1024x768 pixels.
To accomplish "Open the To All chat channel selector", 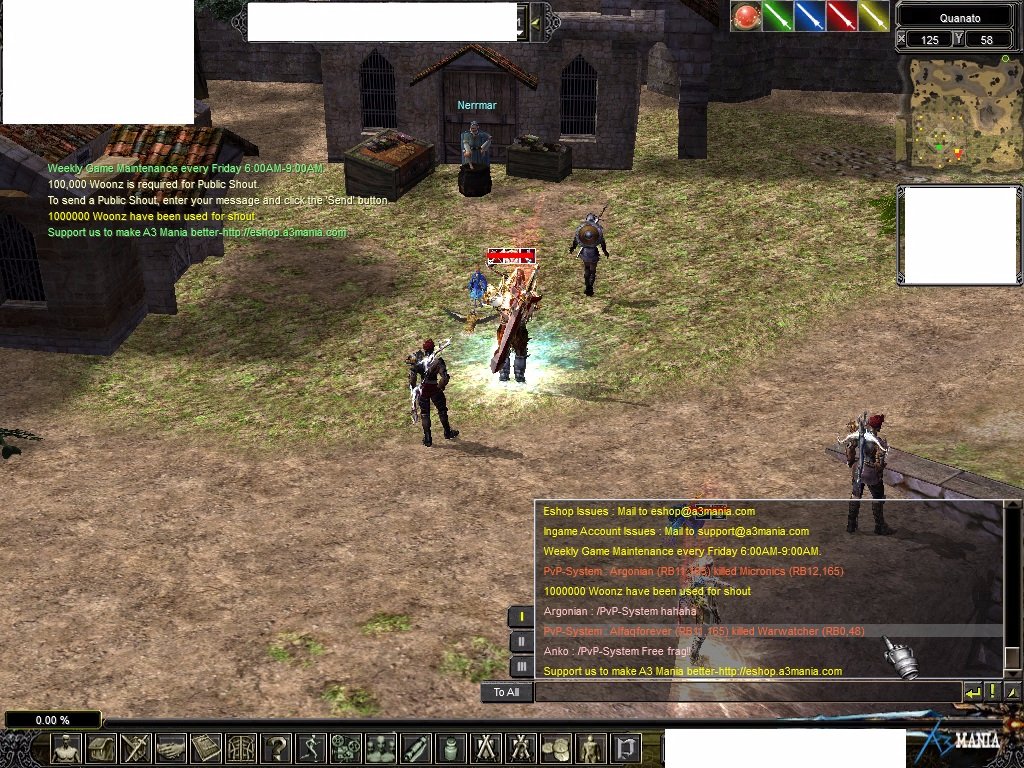I will click(x=506, y=692).
